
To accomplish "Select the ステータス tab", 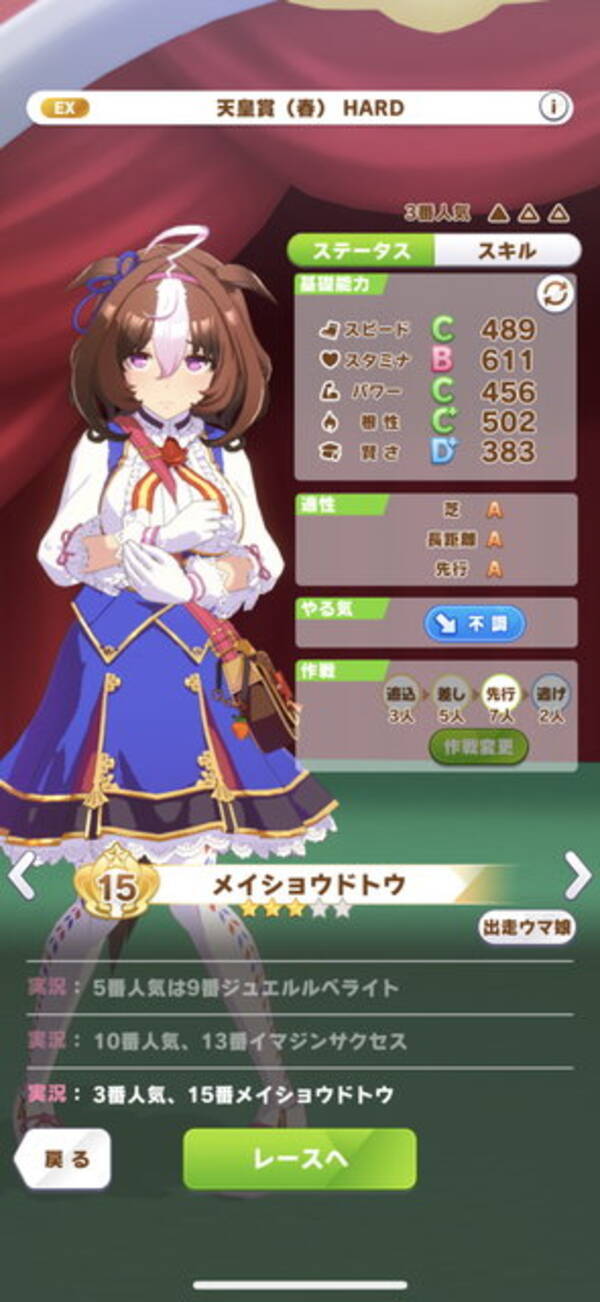I will point(361,250).
